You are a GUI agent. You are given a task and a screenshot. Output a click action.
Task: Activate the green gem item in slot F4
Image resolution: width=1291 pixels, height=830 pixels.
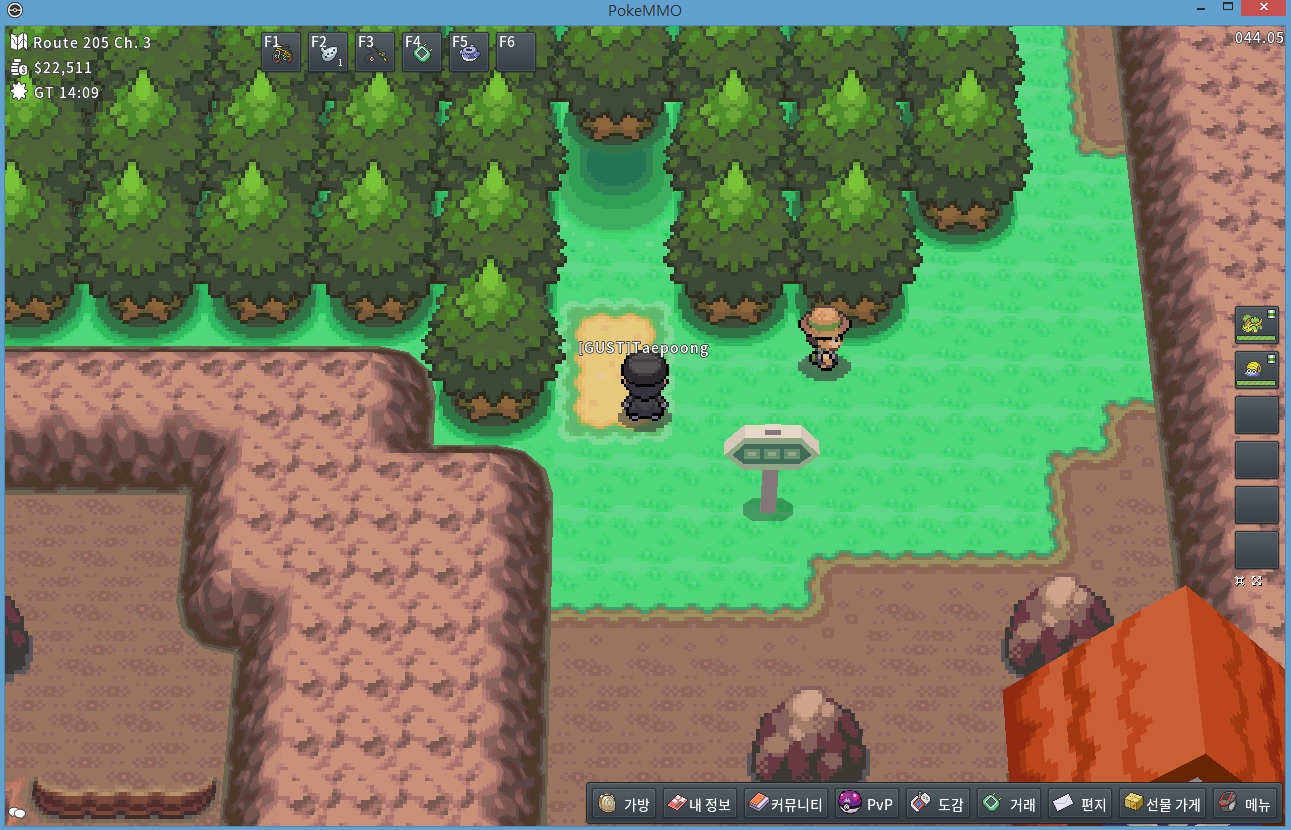(x=422, y=52)
